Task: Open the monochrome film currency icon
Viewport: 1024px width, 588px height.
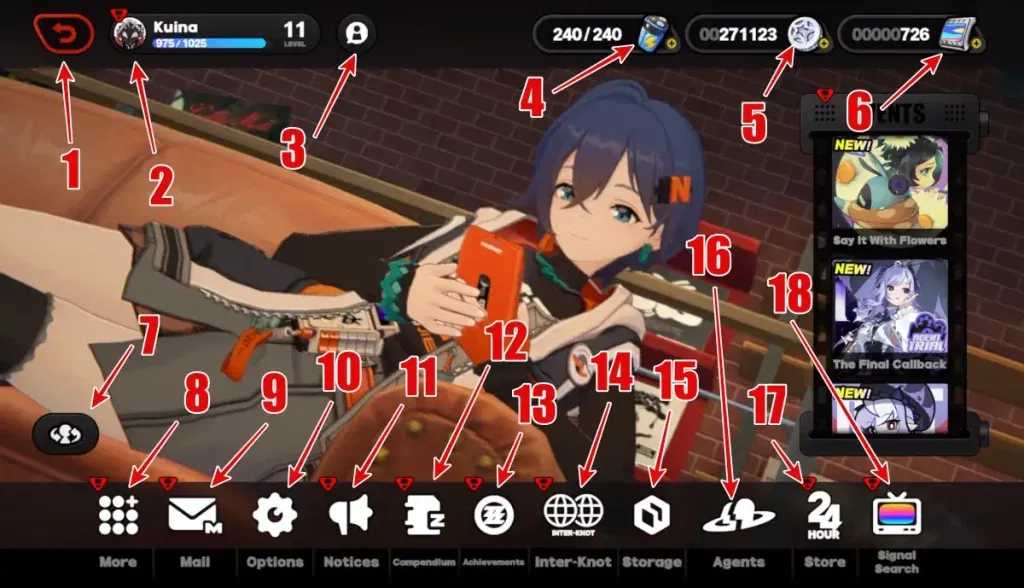Action: click(x=957, y=34)
